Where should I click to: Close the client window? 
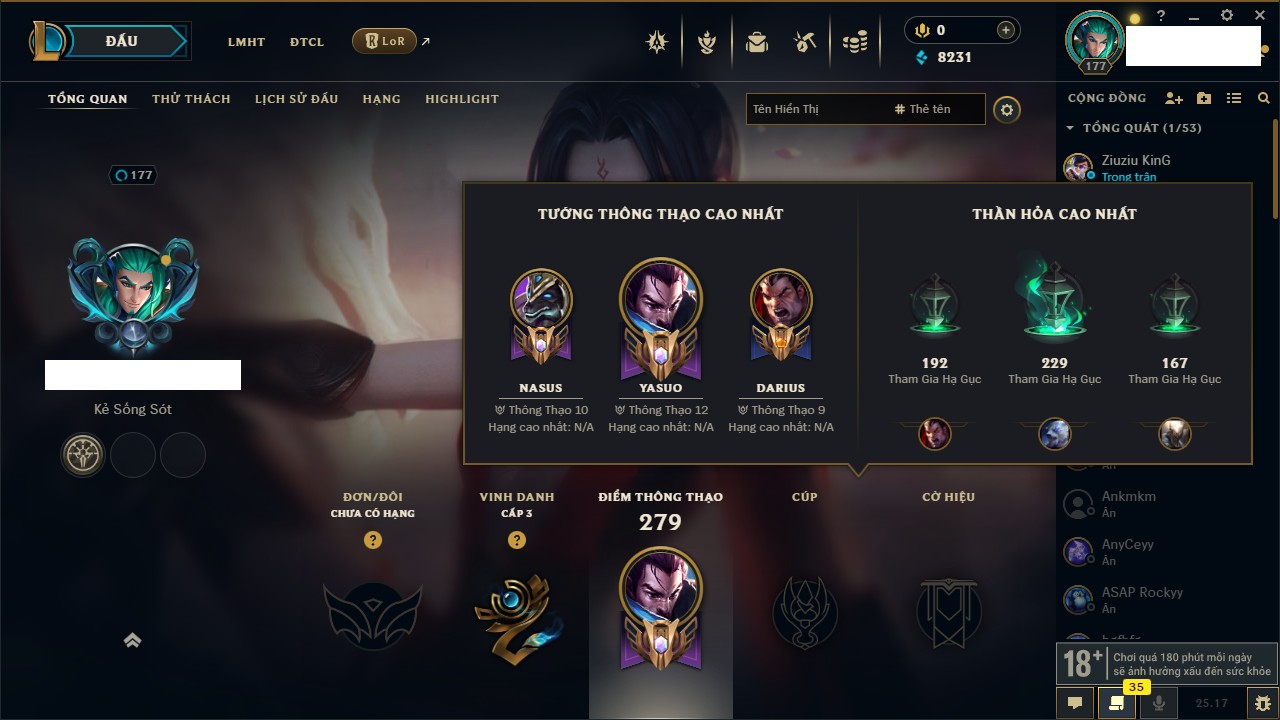click(1259, 16)
